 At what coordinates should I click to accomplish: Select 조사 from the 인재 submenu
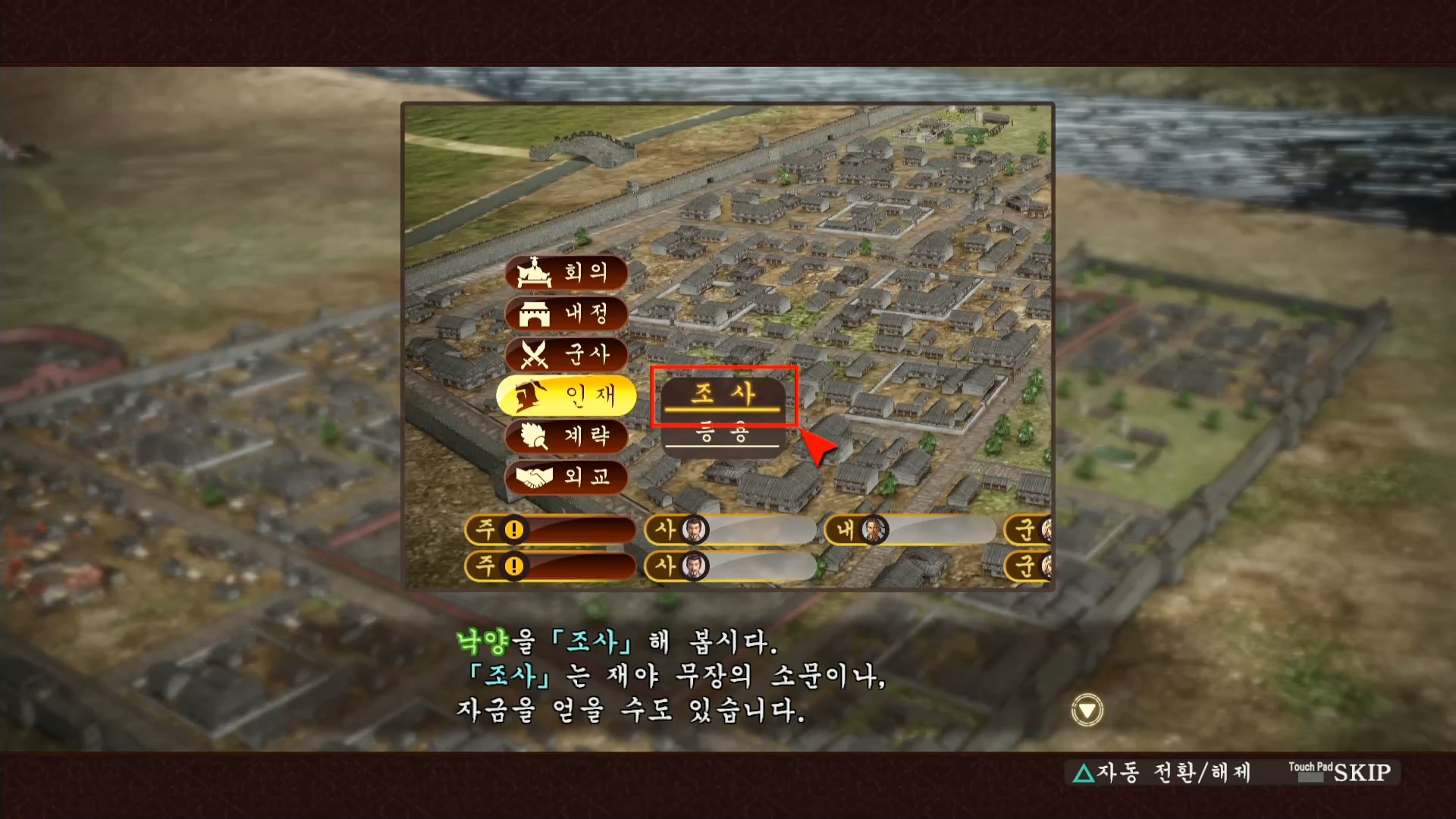tap(724, 395)
